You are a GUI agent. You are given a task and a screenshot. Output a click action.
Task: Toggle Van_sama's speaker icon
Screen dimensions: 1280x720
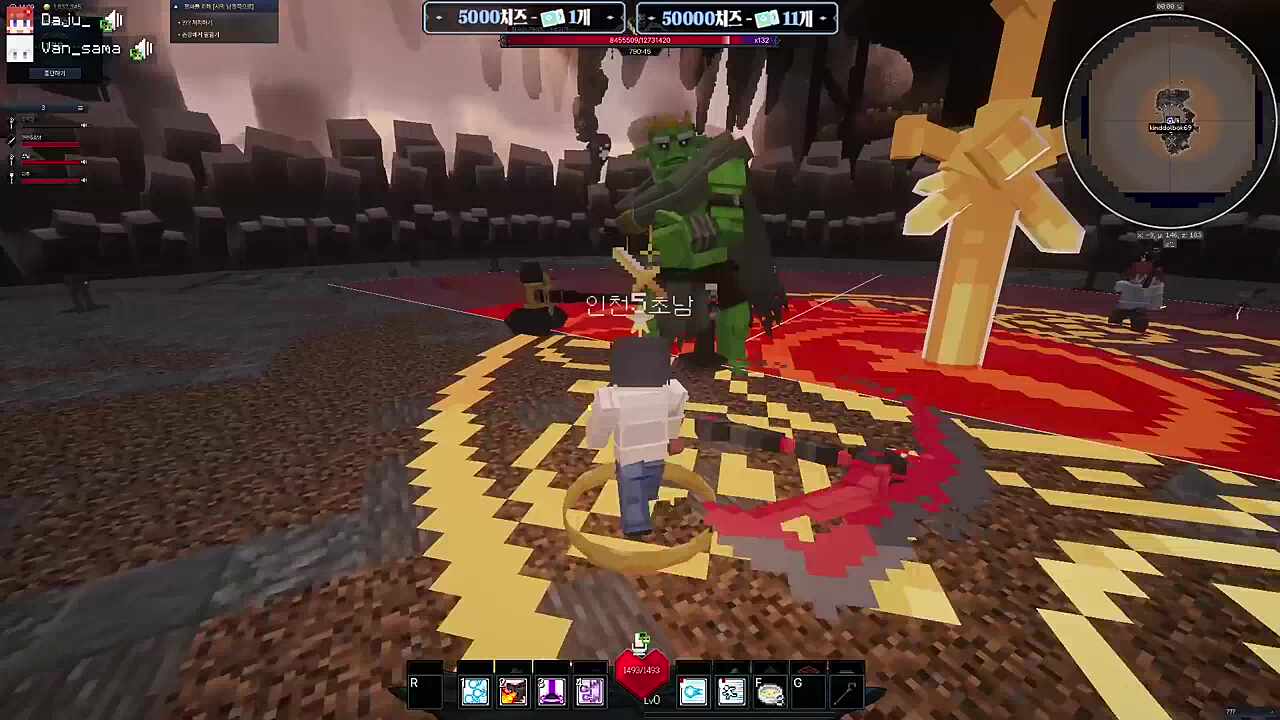coord(141,48)
